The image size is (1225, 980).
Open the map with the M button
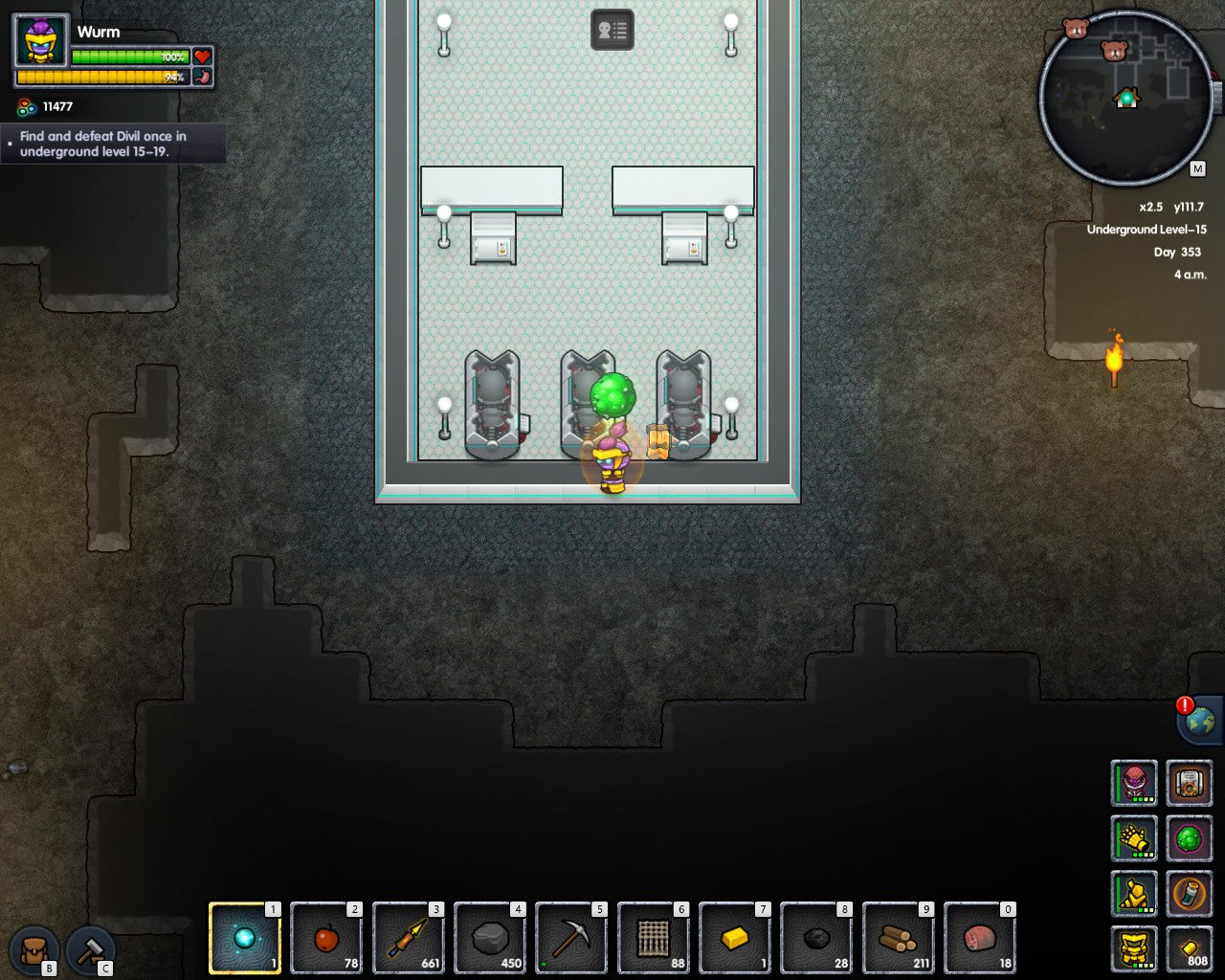point(1197,169)
